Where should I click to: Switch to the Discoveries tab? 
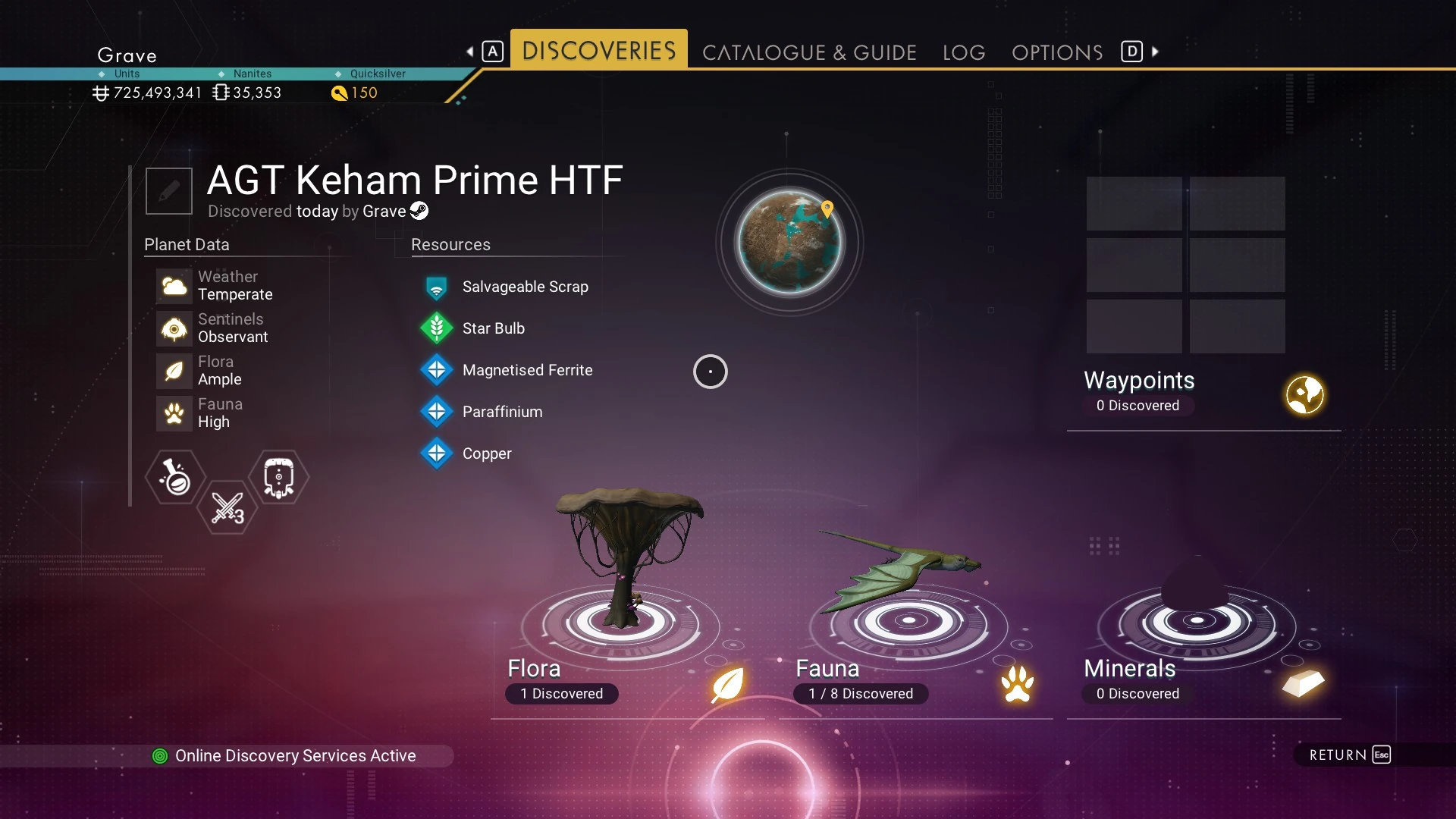pos(598,50)
